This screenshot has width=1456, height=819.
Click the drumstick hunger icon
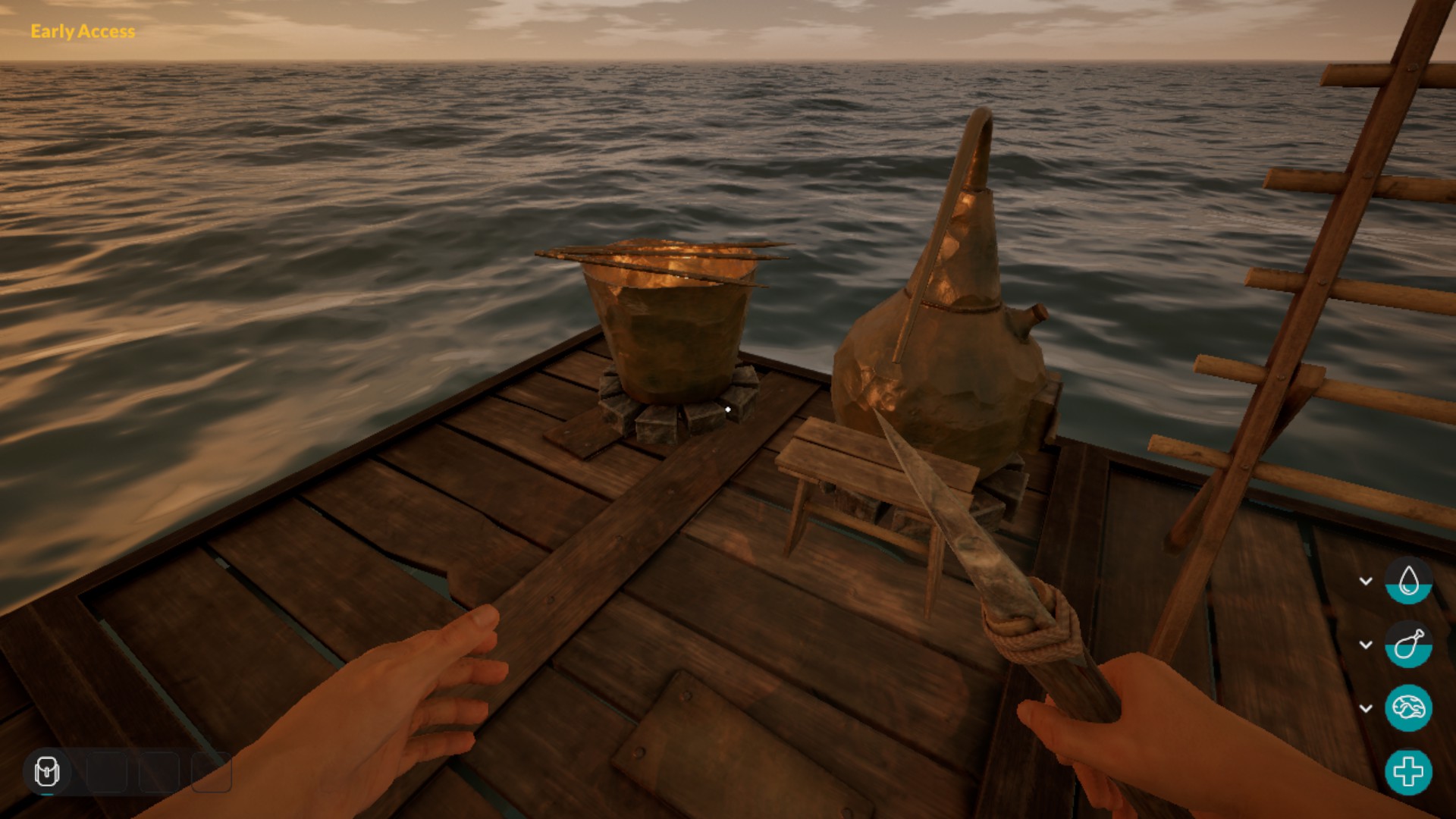(1408, 645)
